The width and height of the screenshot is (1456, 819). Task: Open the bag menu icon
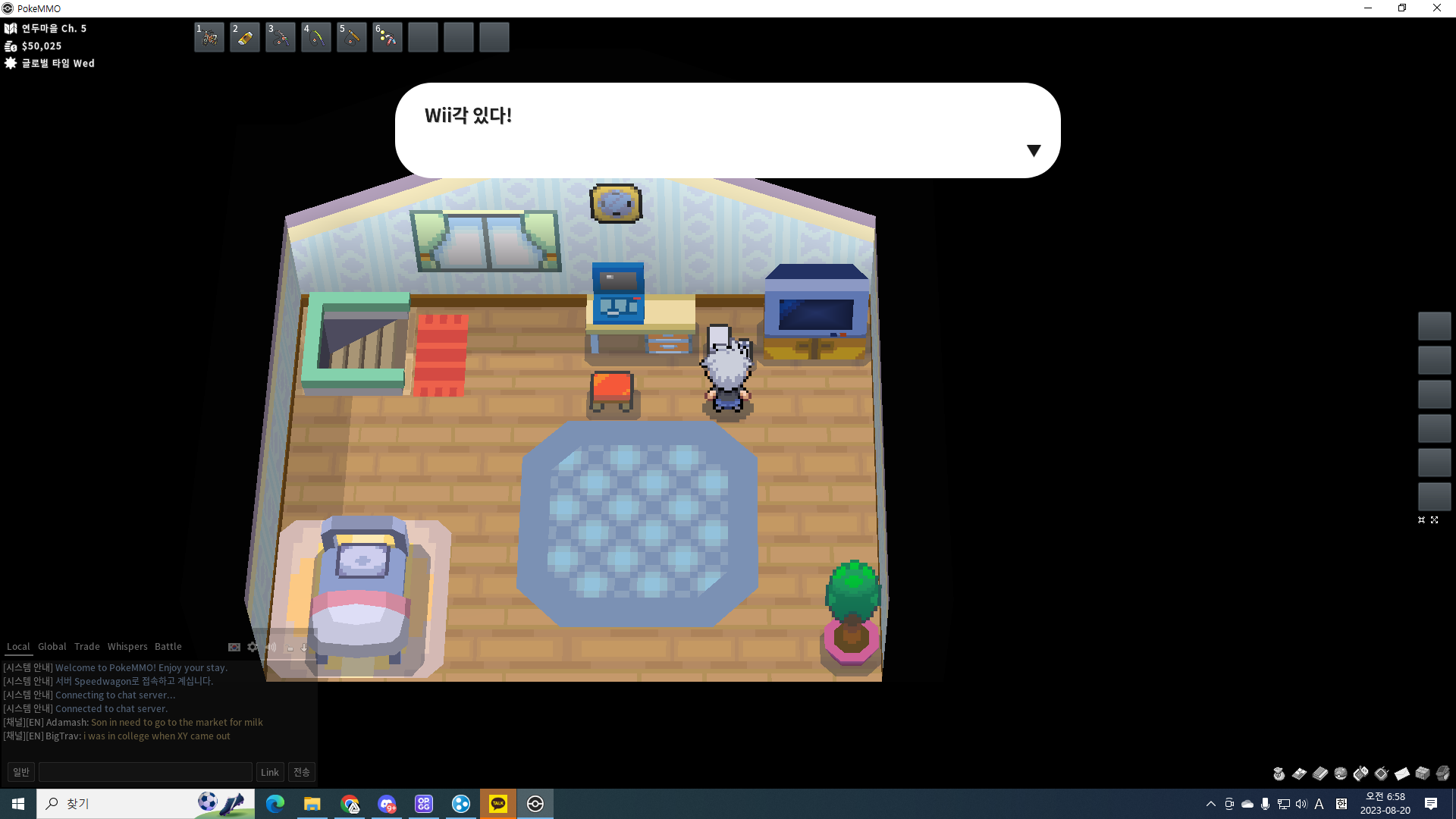pos(1279,773)
